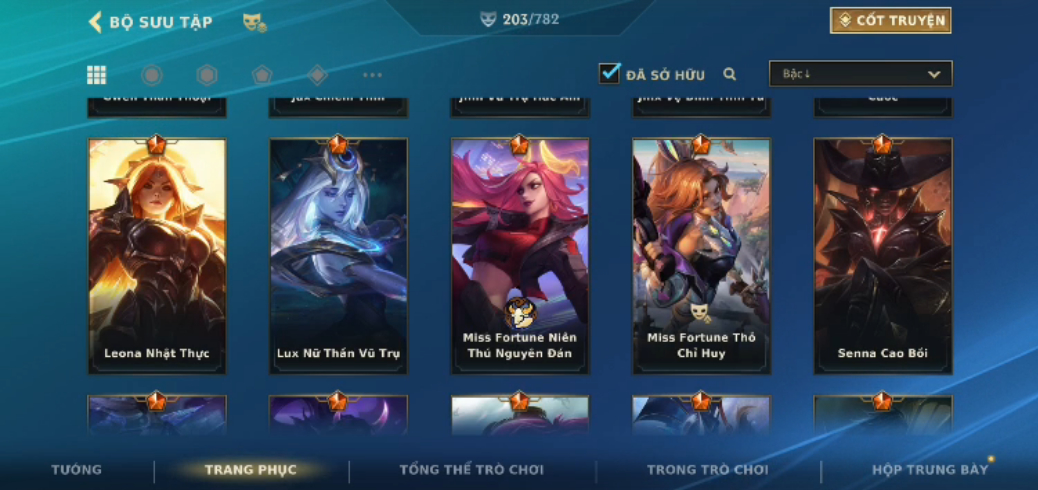Switch to the Trong Trò Chơi tab
The image size is (1038, 490).
707,470
